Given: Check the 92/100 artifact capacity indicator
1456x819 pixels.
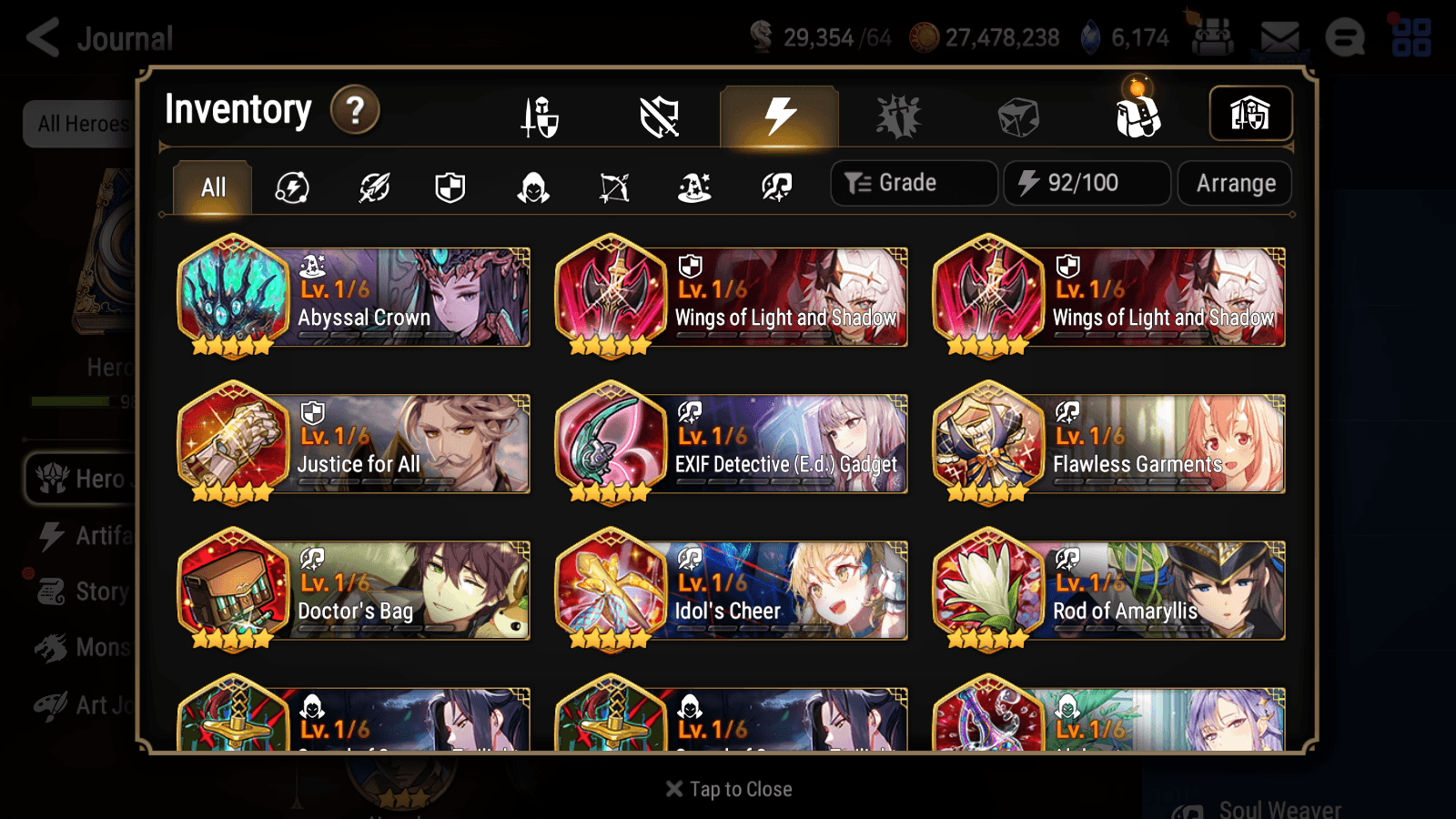Looking at the screenshot, I should coord(1087,183).
